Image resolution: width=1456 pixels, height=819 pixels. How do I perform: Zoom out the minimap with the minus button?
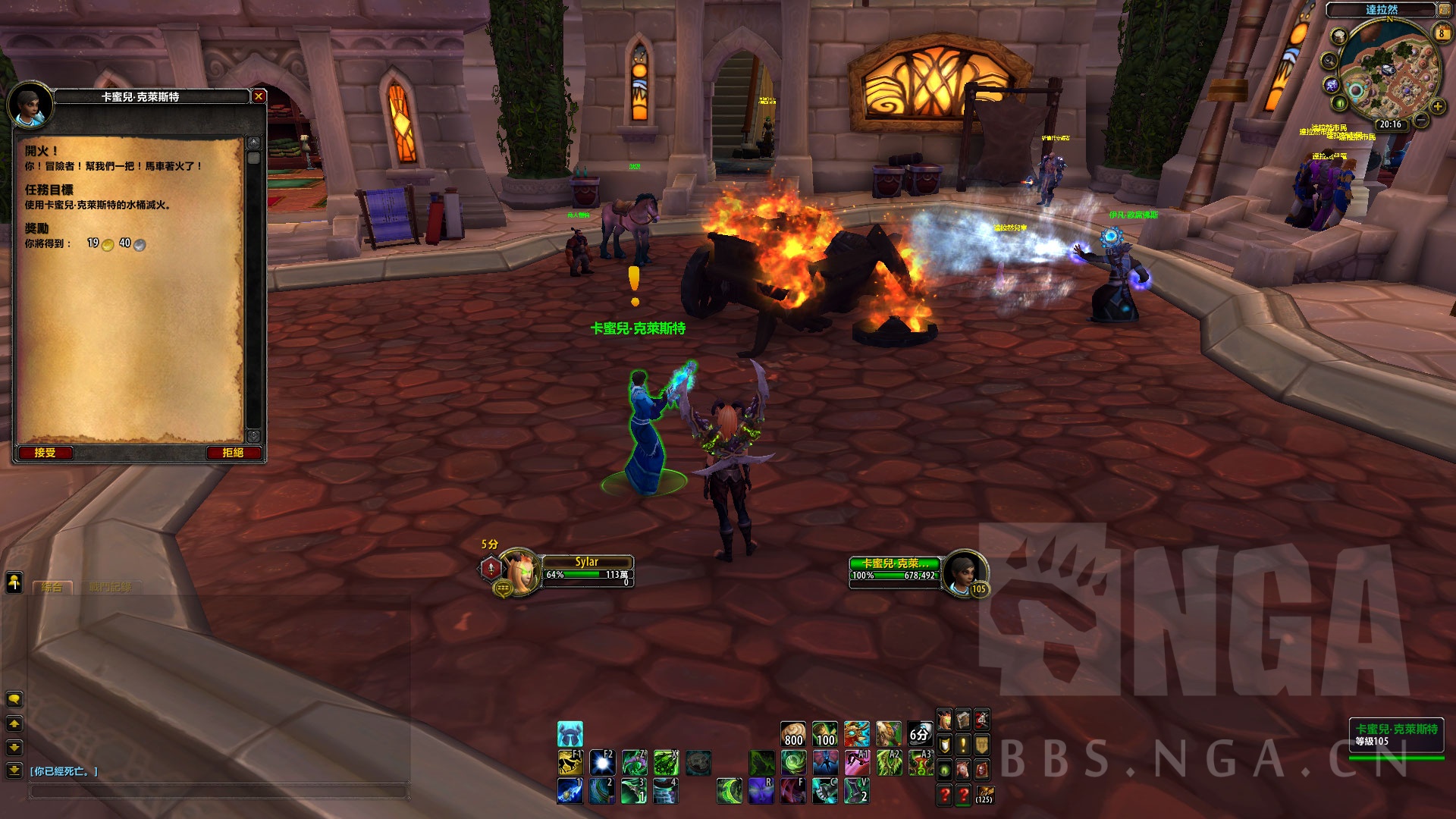click(1422, 120)
